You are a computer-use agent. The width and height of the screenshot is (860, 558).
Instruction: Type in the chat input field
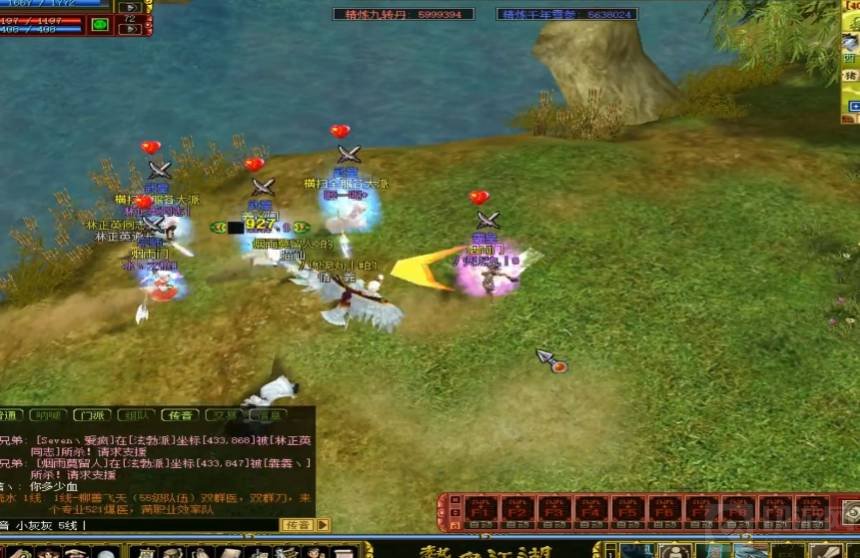click(180, 525)
